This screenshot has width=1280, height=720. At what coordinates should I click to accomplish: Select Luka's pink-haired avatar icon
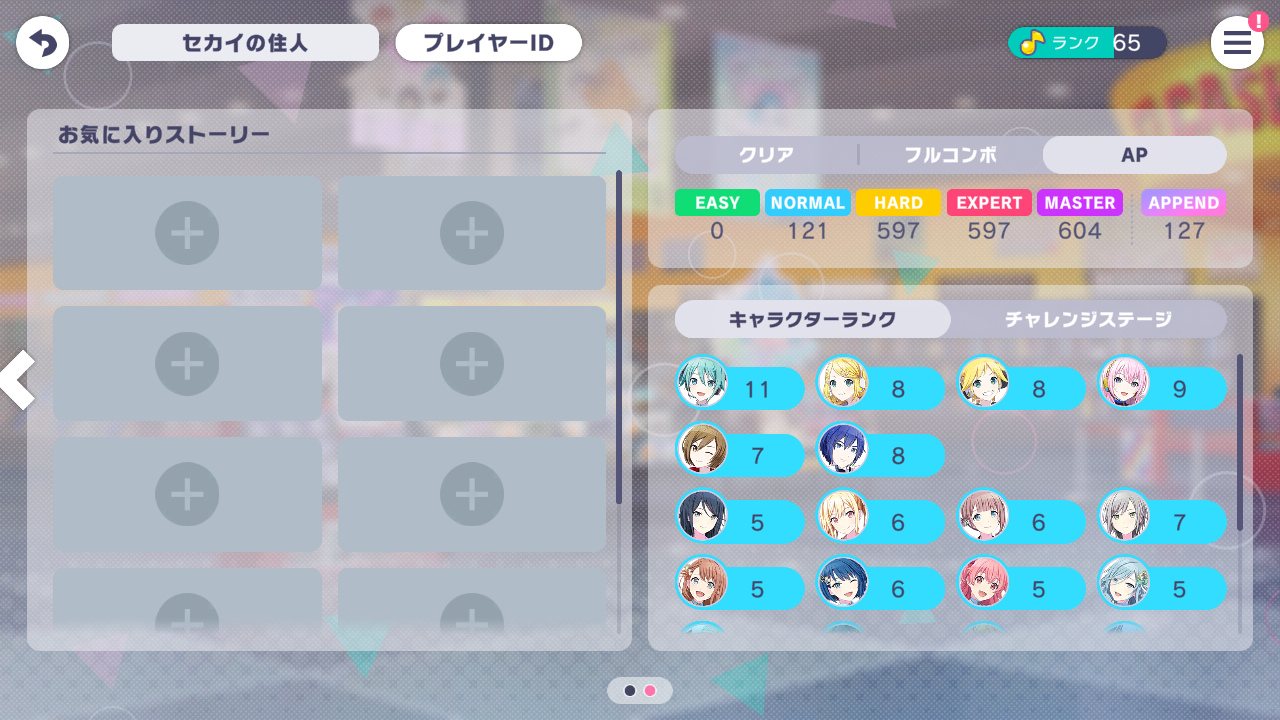[1125, 388]
